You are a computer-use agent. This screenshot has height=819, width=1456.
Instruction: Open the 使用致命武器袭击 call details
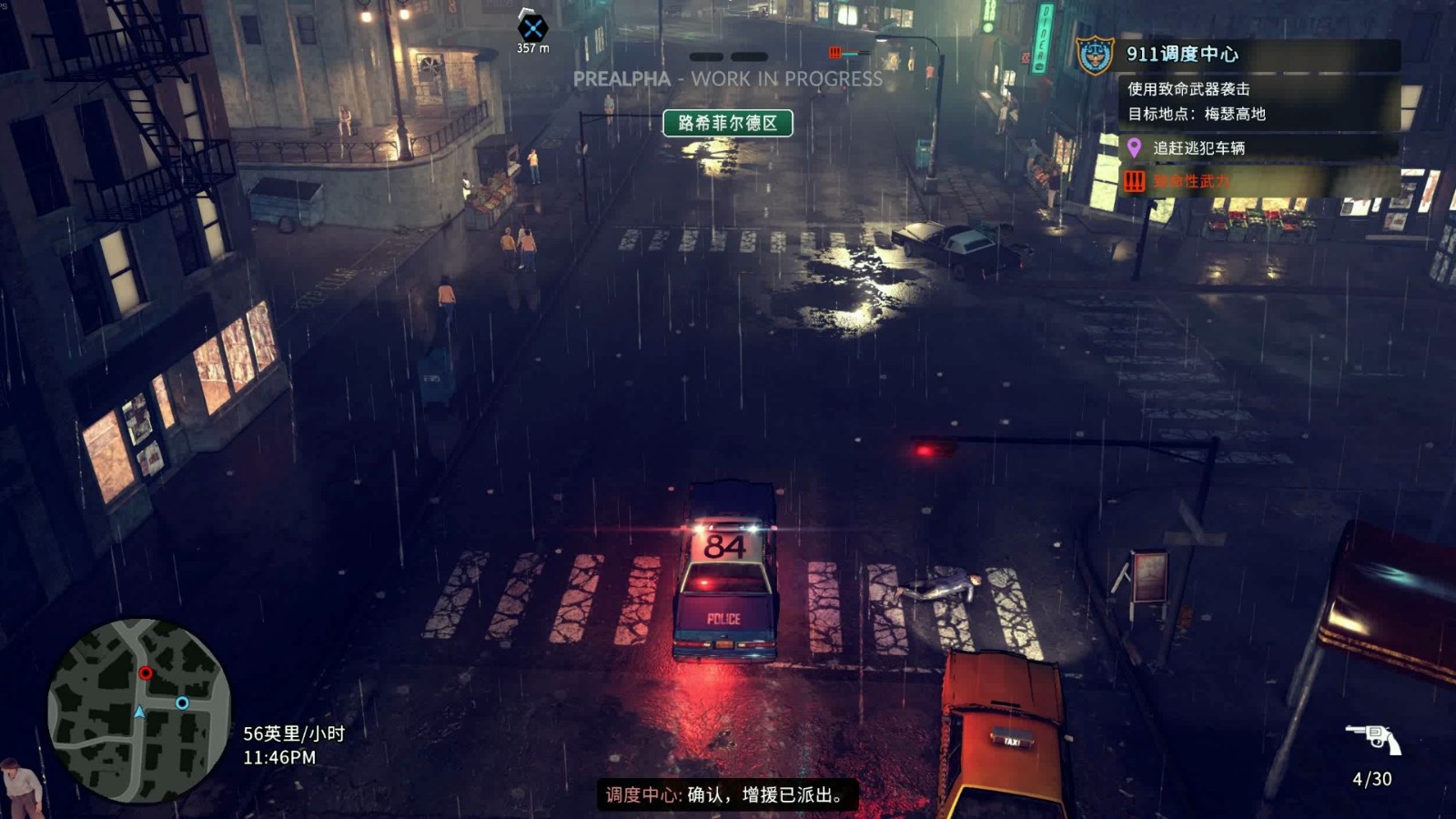[x=1188, y=89]
